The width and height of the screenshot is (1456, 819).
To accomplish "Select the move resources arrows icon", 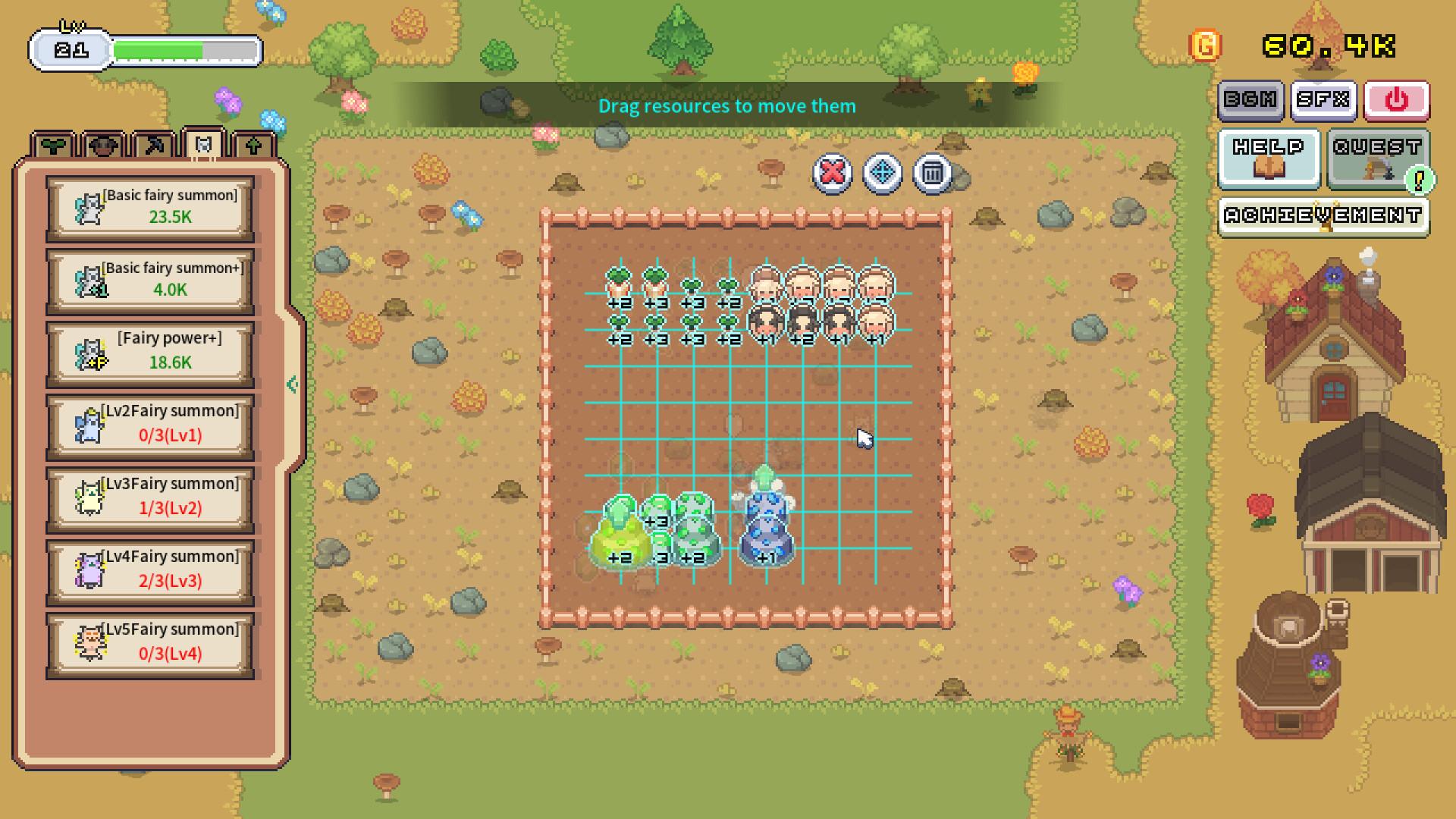I will (882, 173).
